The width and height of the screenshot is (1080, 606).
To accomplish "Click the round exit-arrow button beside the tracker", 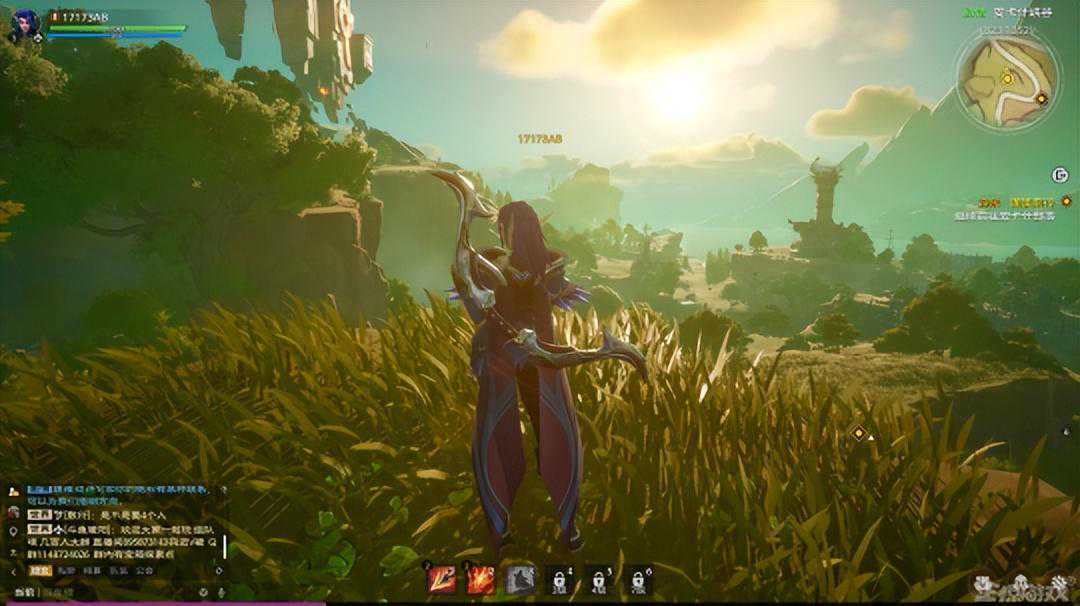I will (x=1060, y=175).
